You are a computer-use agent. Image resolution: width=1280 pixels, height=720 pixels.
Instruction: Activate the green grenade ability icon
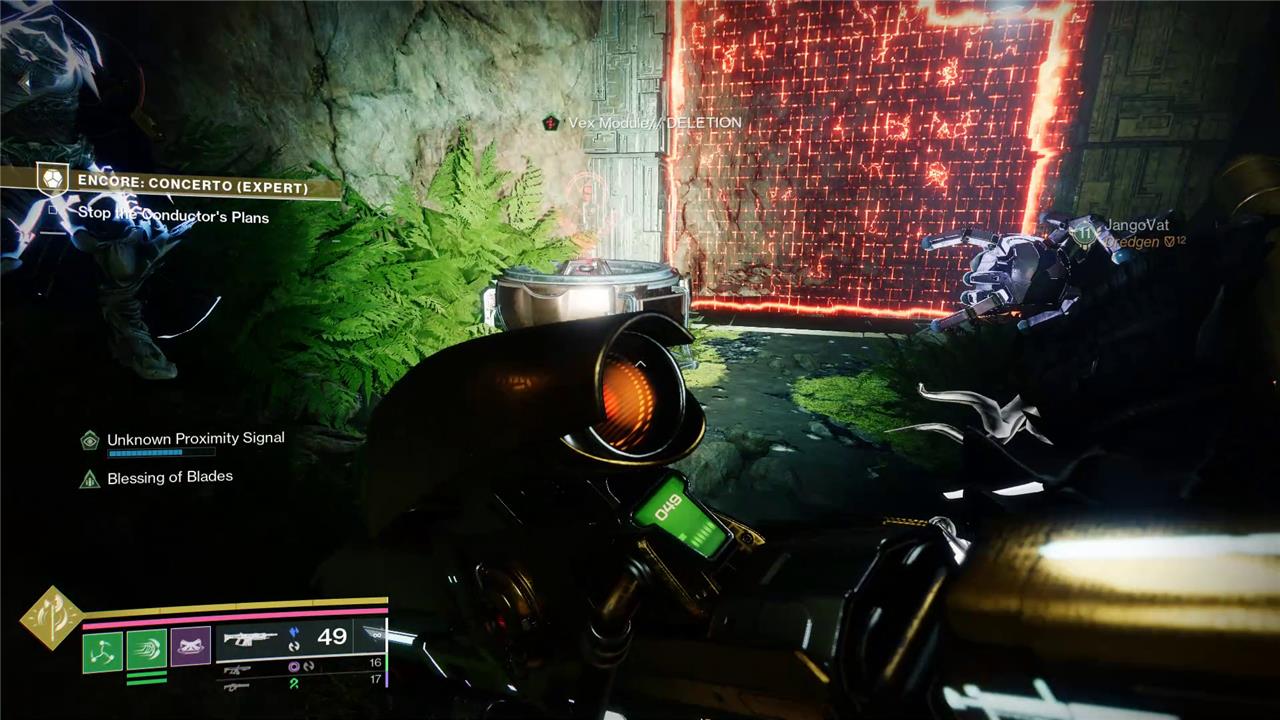(x=102, y=651)
